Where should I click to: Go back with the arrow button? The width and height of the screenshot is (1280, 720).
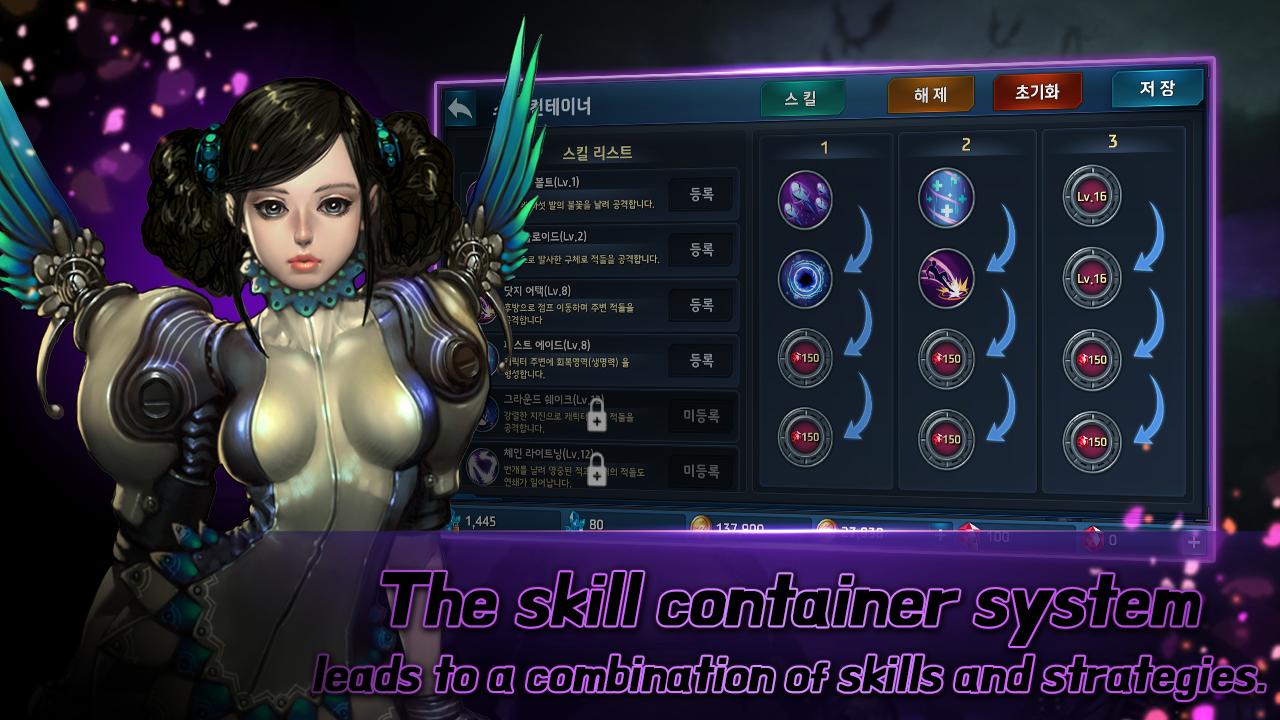point(460,109)
